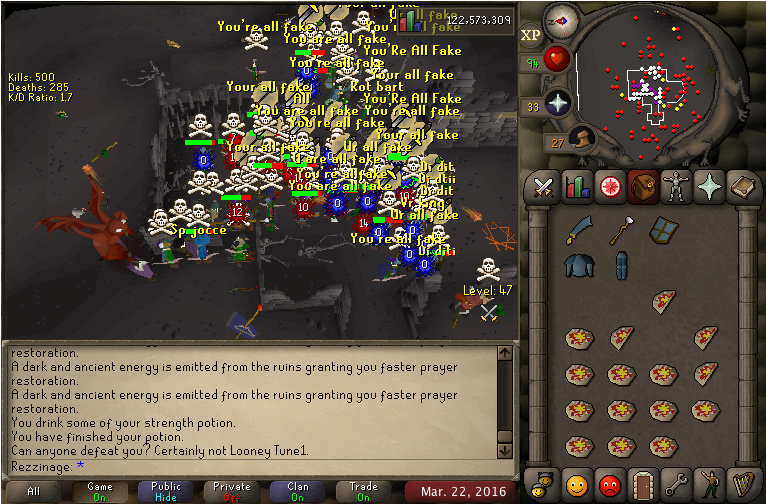This screenshot has height=504, width=766.
Task: Open the Combat Options tab
Action: click(x=543, y=187)
